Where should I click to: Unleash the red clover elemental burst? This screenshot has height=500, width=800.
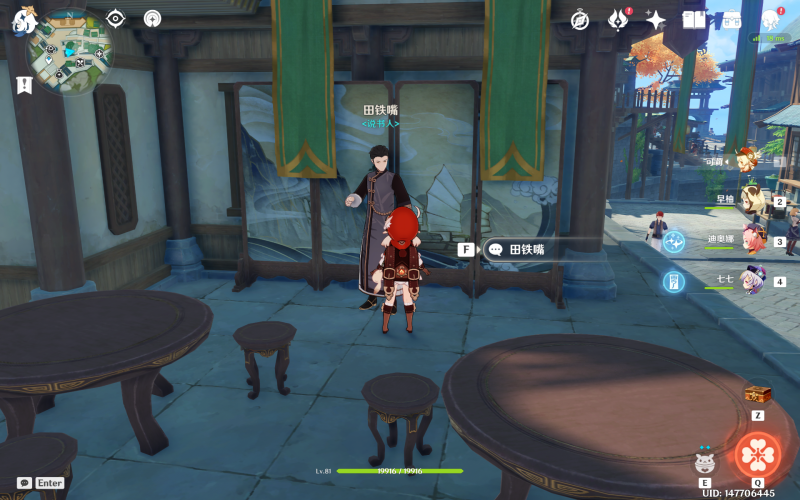click(x=759, y=455)
